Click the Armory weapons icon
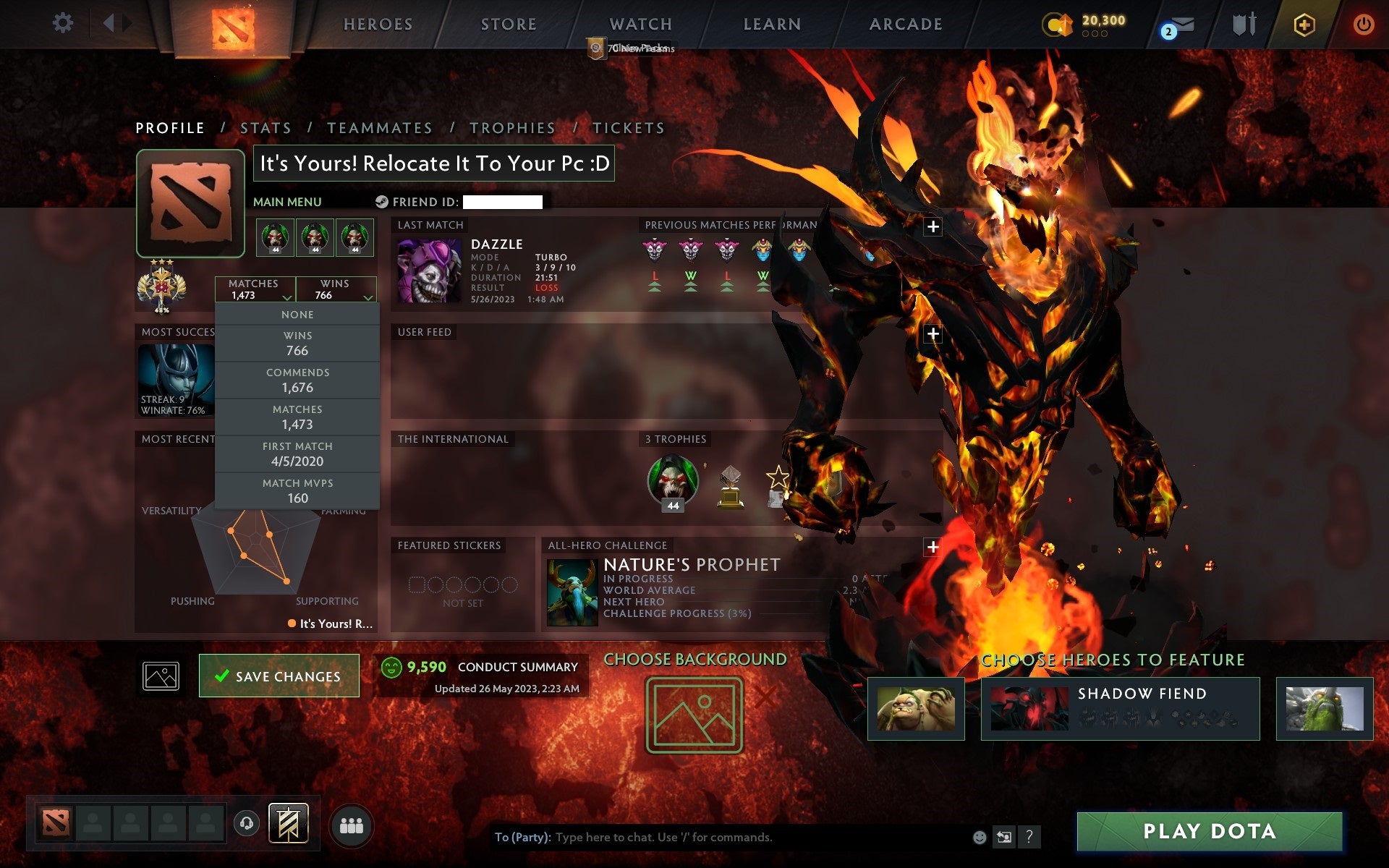Screen dimensions: 1389x868 click(x=1243, y=24)
